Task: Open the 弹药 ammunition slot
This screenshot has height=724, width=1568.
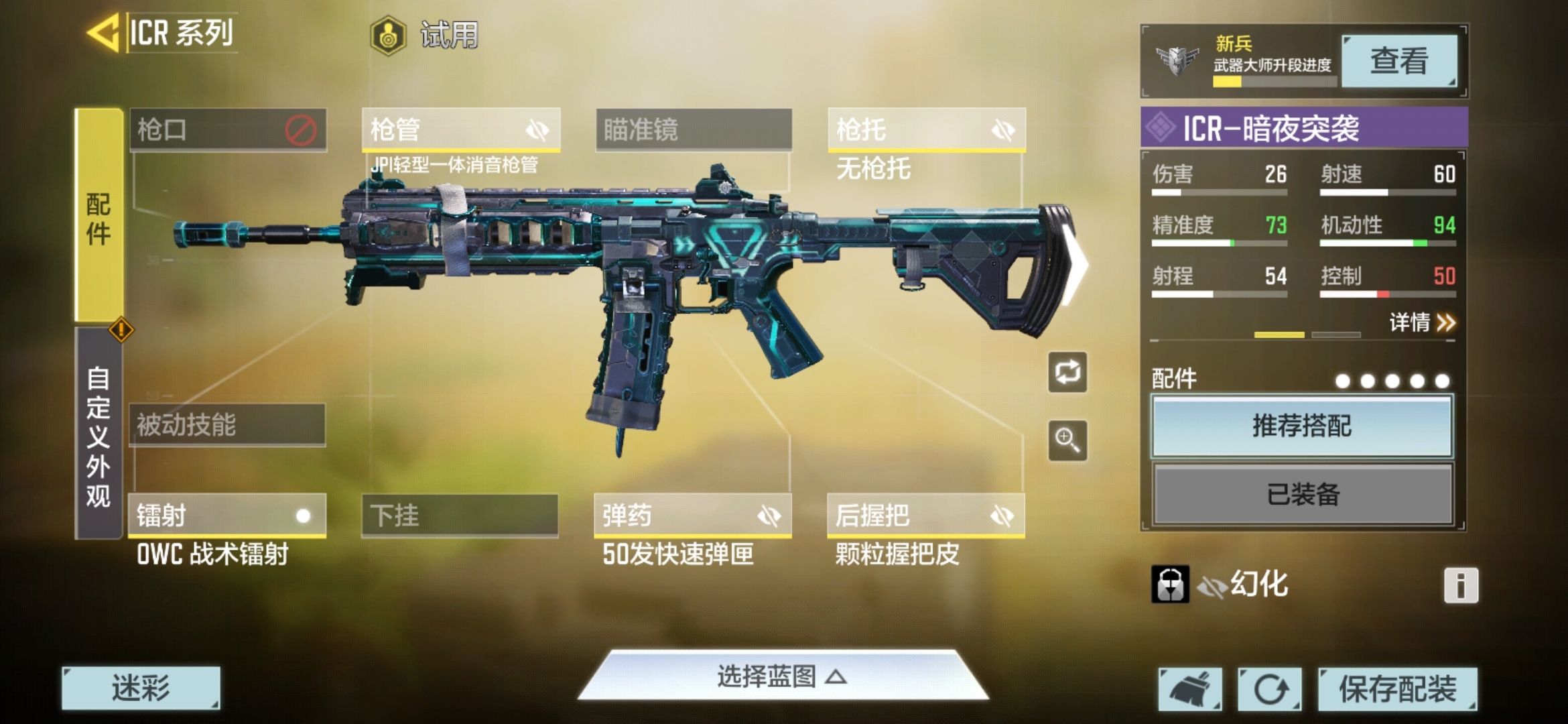Action: point(692,516)
